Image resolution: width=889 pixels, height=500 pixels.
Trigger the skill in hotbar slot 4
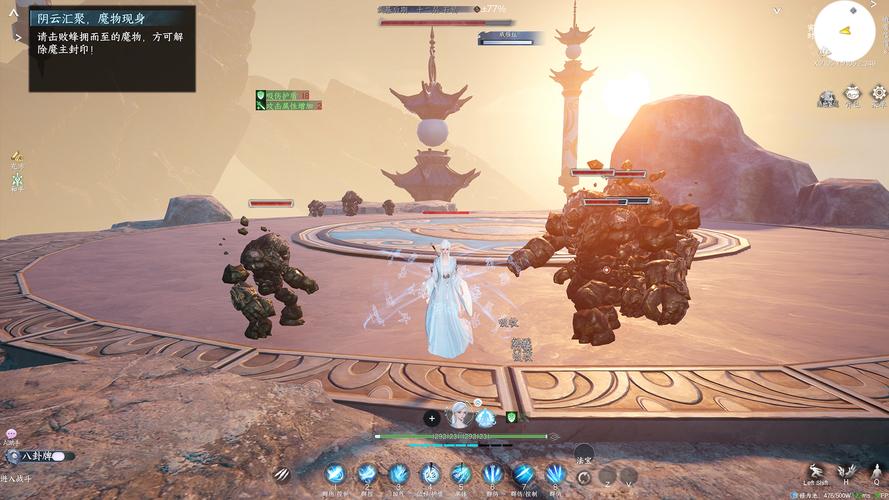pos(430,474)
